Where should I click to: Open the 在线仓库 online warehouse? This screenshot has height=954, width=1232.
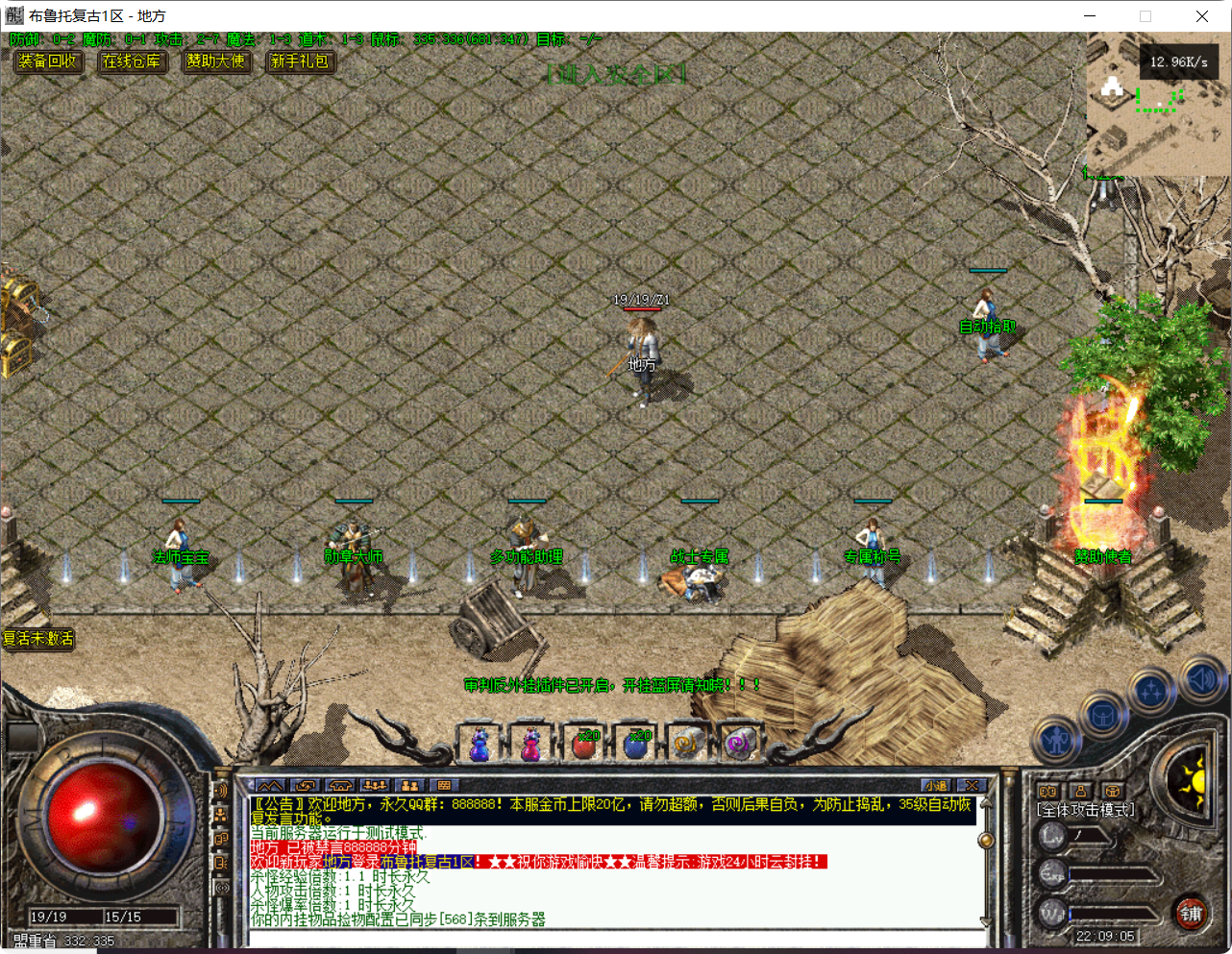click(x=132, y=61)
